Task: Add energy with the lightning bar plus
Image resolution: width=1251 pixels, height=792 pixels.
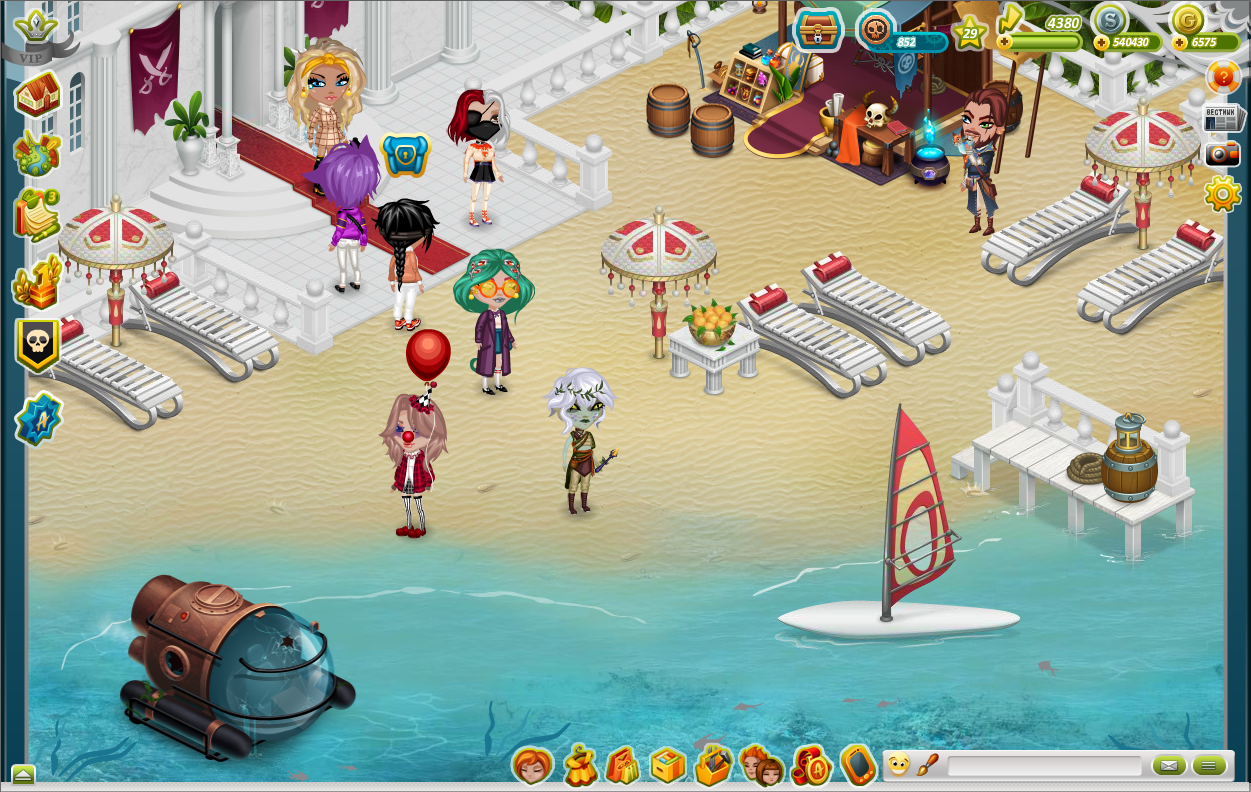Action: (x=1004, y=42)
